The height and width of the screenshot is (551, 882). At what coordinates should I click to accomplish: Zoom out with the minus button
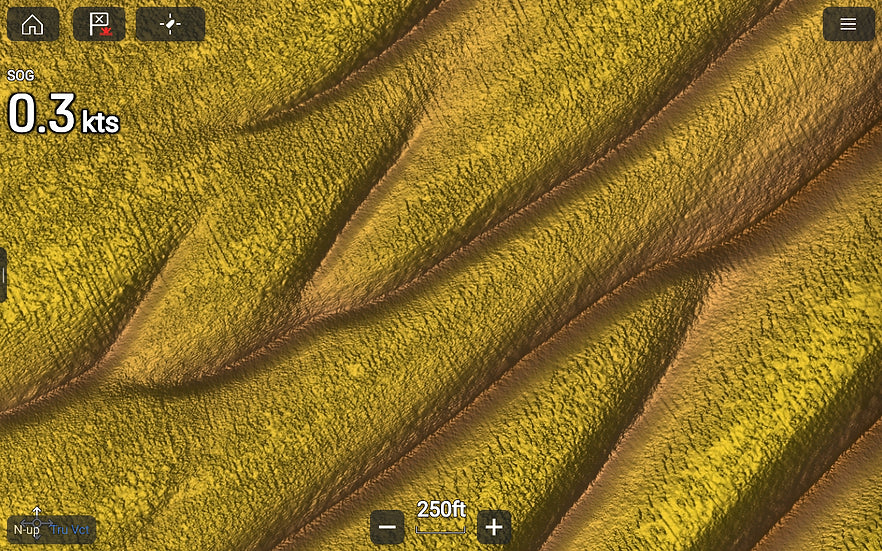(388, 527)
